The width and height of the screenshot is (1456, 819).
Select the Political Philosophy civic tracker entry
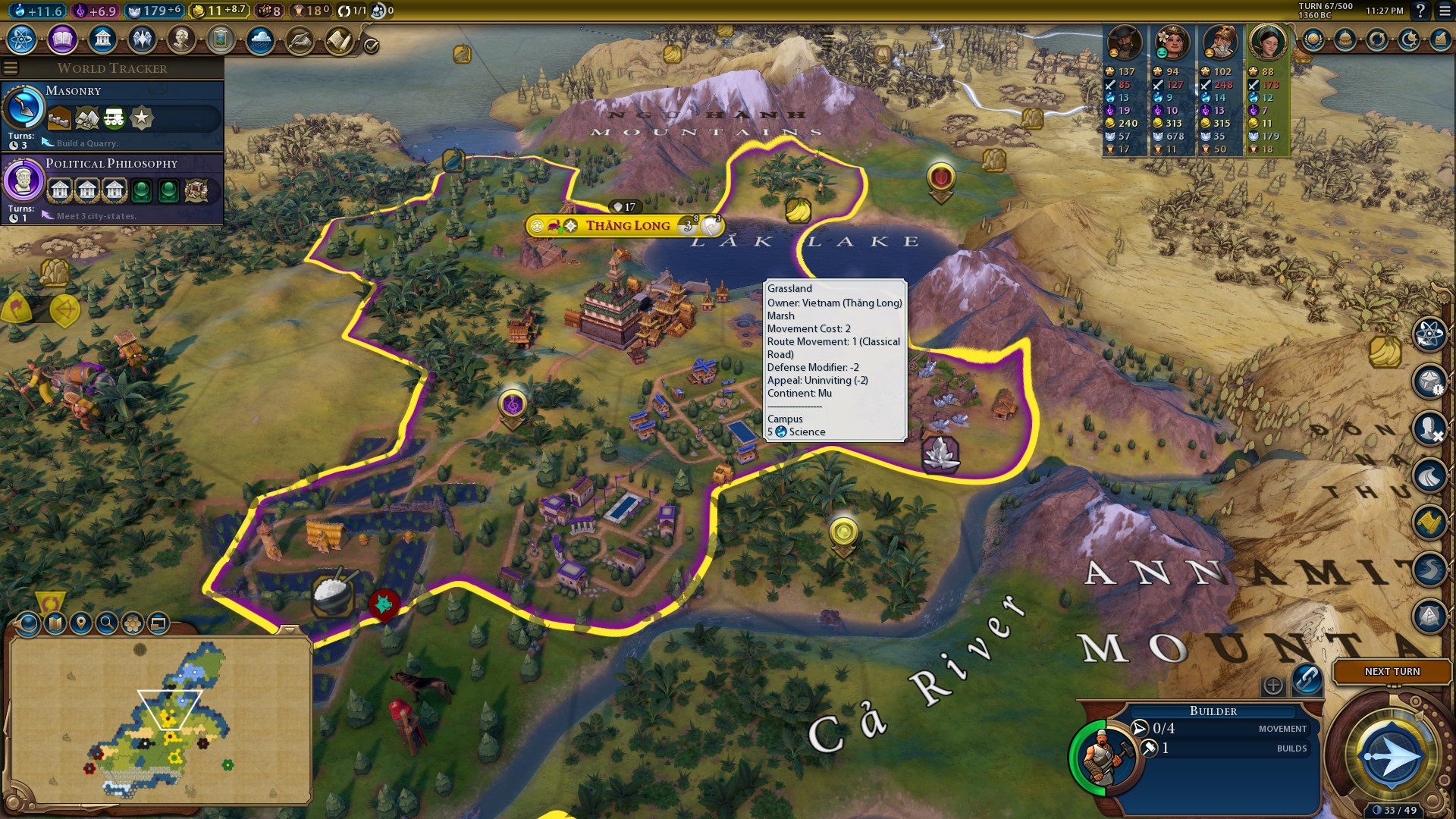pos(112,188)
